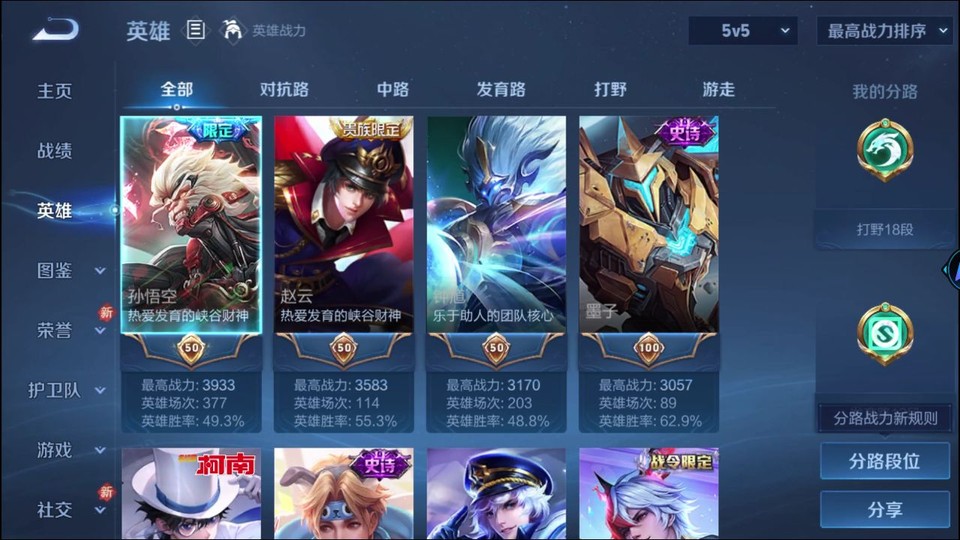Open the 主页 sidebar menu
960x540 pixels.
(x=55, y=91)
